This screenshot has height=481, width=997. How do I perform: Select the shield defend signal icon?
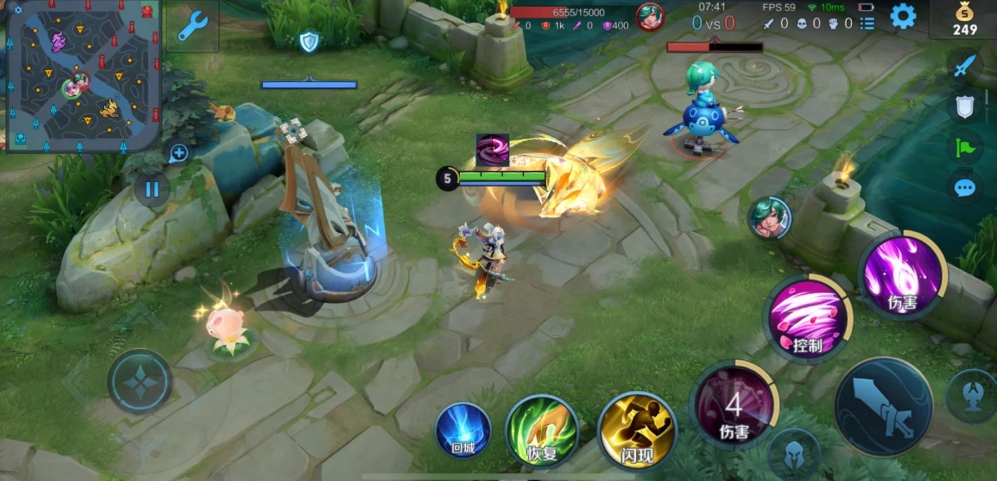964,106
